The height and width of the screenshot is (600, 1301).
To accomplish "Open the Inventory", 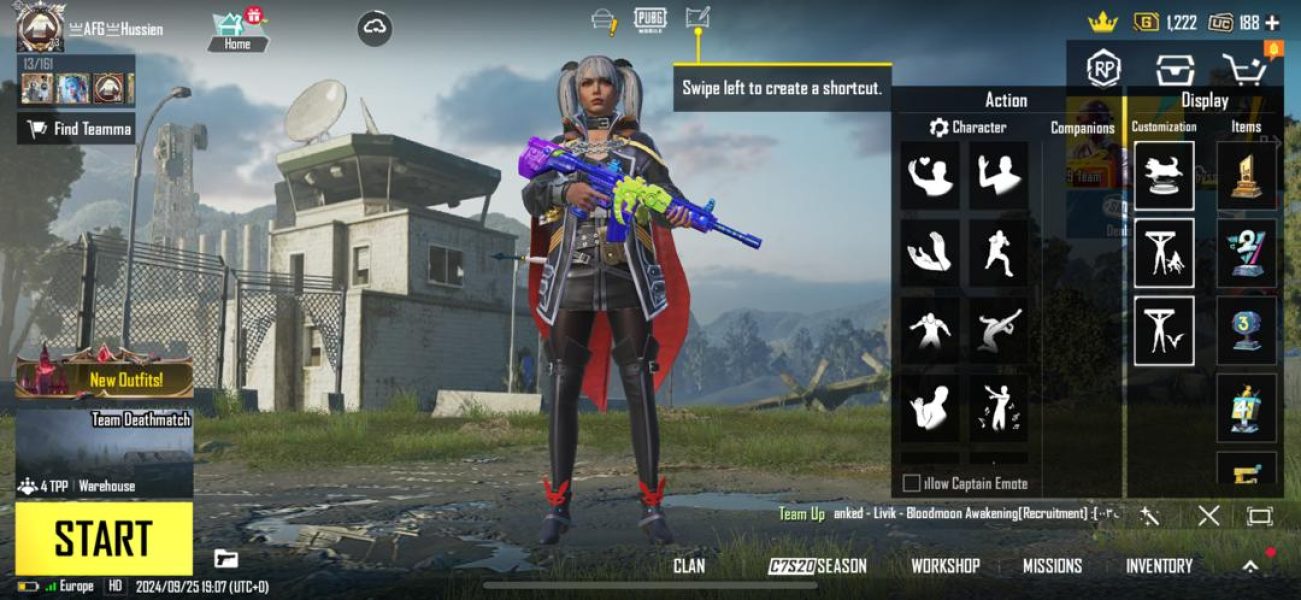I will 1159,566.
